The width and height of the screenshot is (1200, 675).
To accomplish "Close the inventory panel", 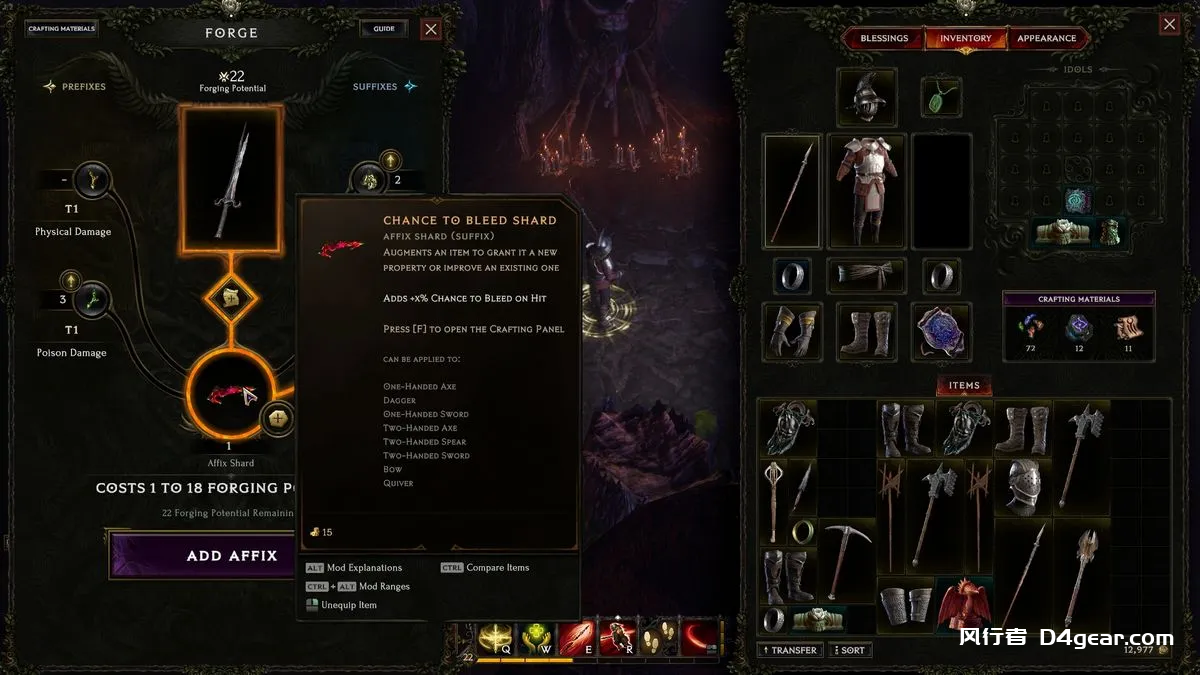I will tap(1169, 25).
